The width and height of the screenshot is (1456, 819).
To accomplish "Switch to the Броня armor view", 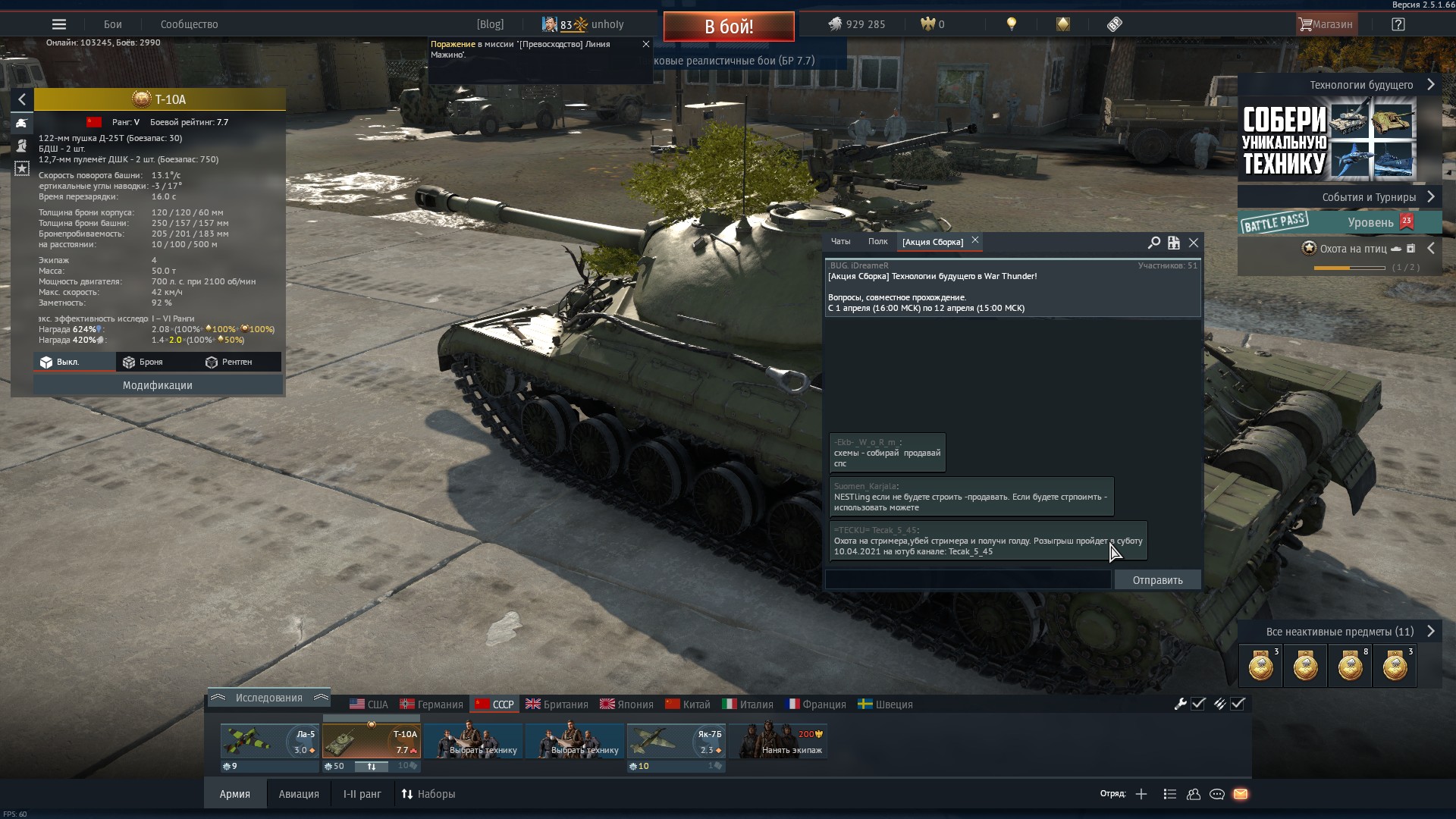I will [143, 362].
